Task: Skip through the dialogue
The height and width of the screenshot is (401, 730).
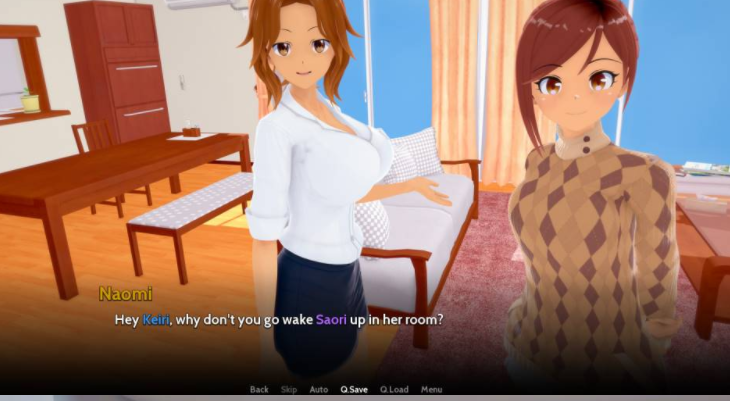Action: pos(289,389)
